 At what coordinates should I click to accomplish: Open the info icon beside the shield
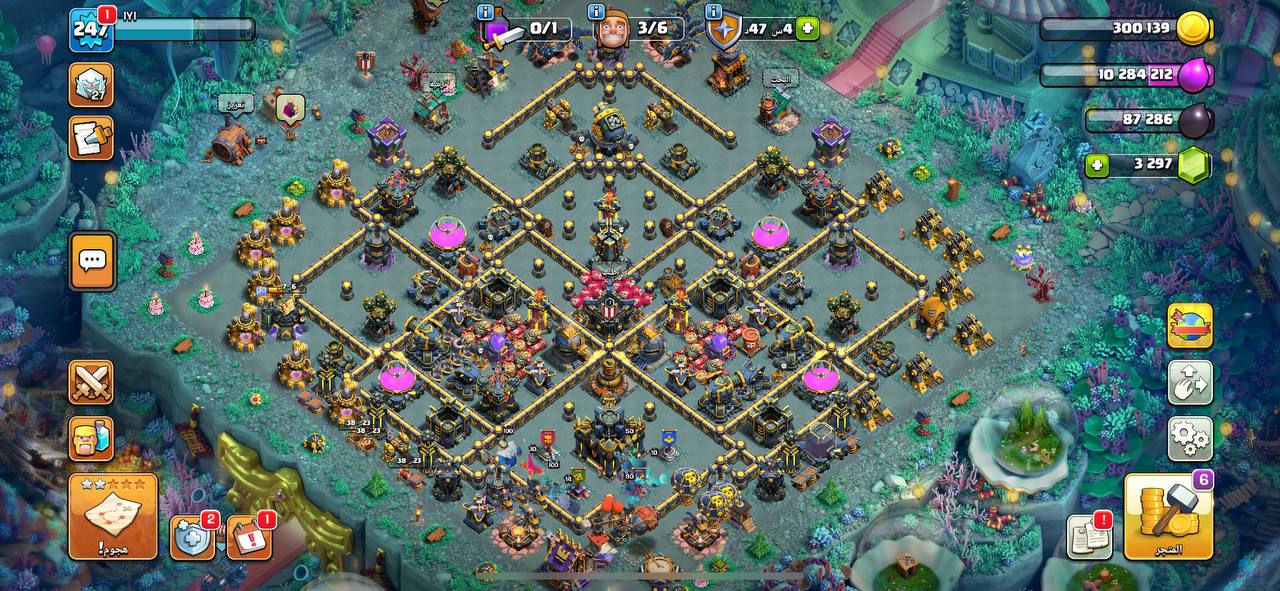tap(713, 12)
